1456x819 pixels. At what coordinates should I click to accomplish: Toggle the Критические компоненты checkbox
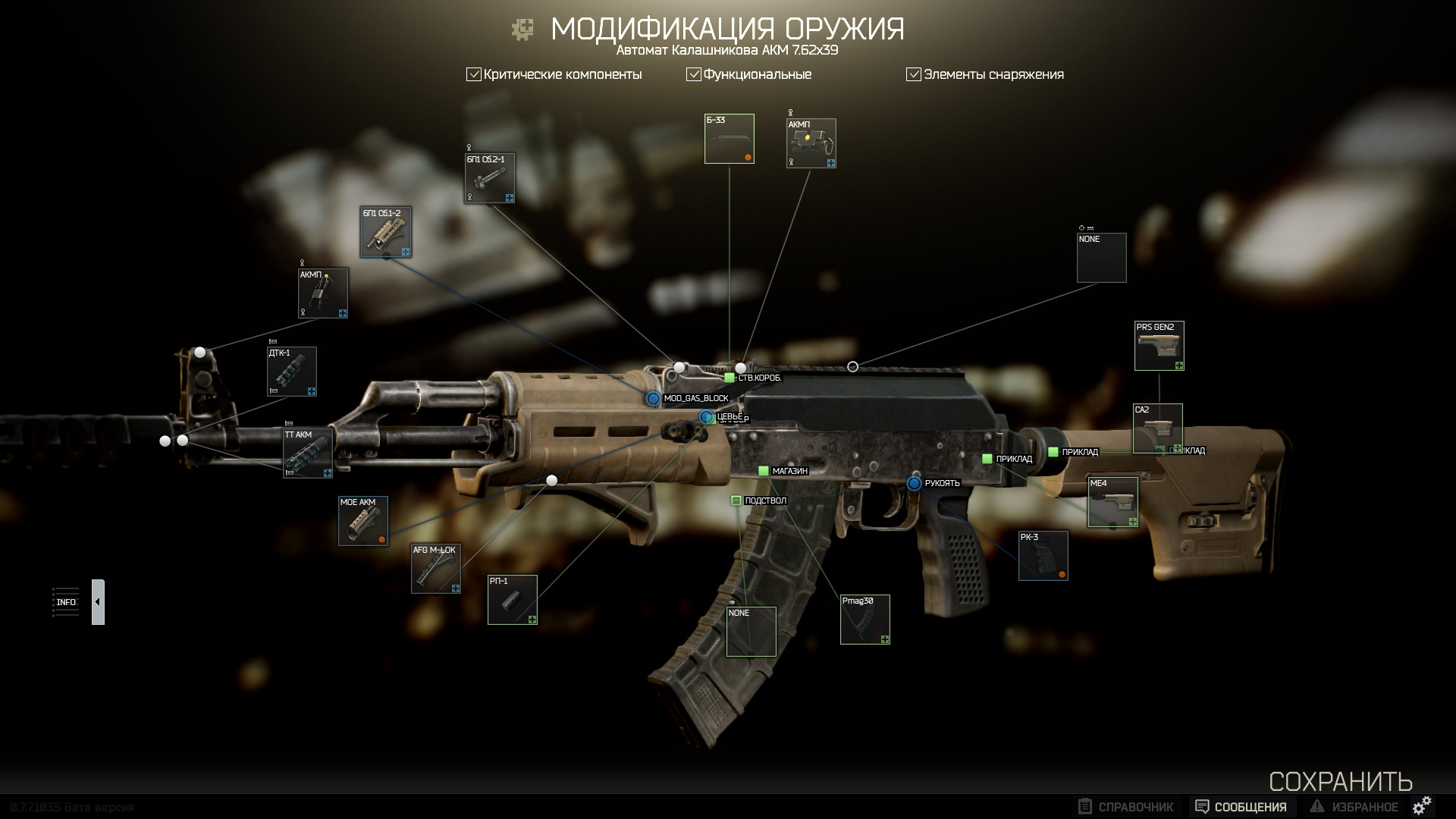[474, 74]
